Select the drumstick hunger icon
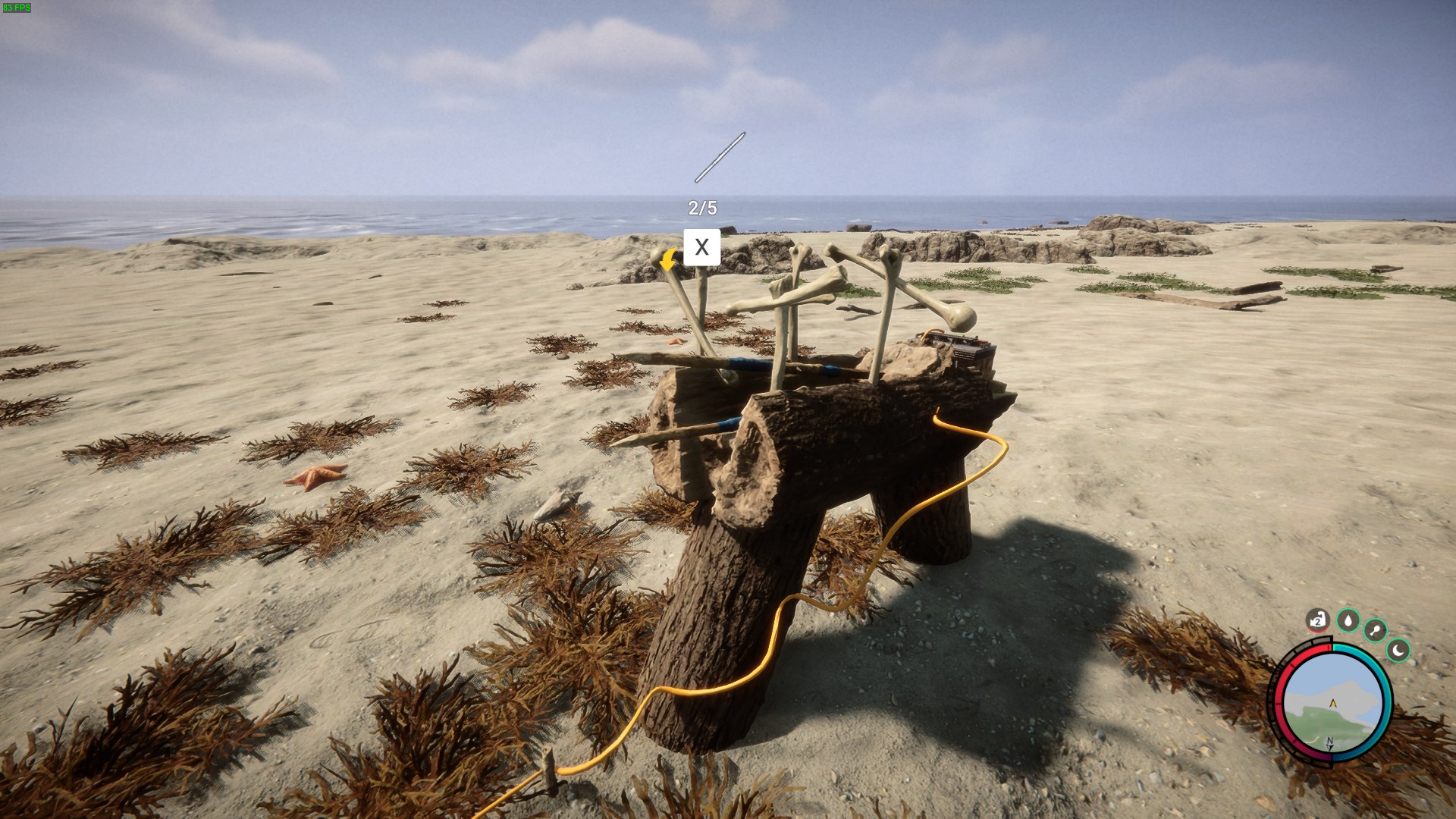The height and width of the screenshot is (819, 1456). pyautogui.click(x=1375, y=630)
